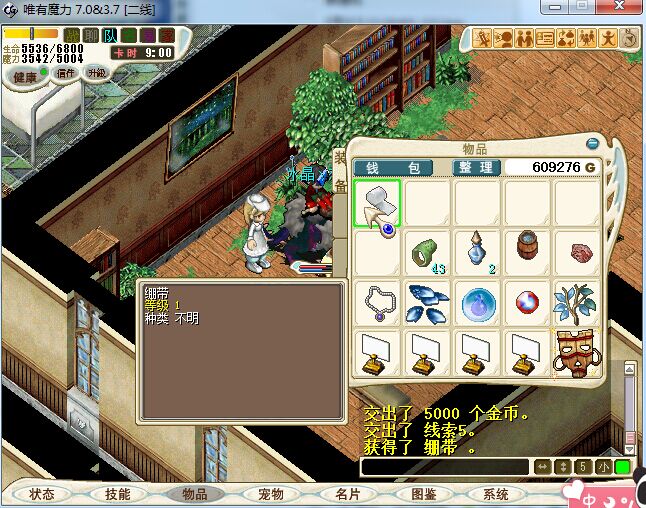This screenshot has width=646, height=508.
Task: Open the 名片 name card menu
Action: click(347, 494)
